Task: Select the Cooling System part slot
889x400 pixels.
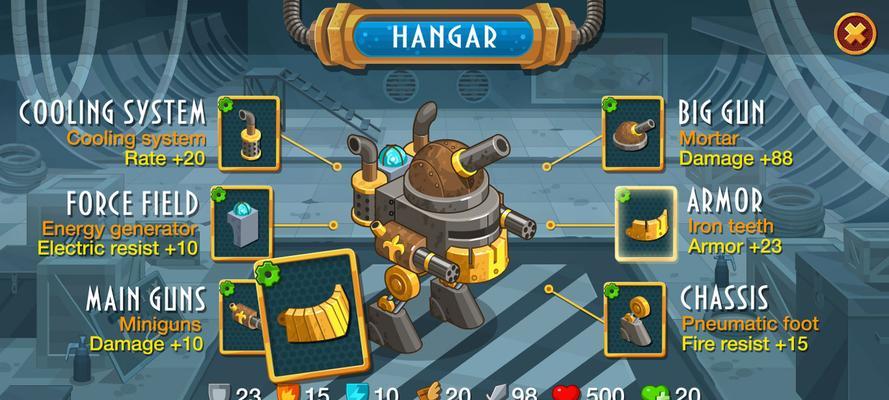Action: pos(248,130)
